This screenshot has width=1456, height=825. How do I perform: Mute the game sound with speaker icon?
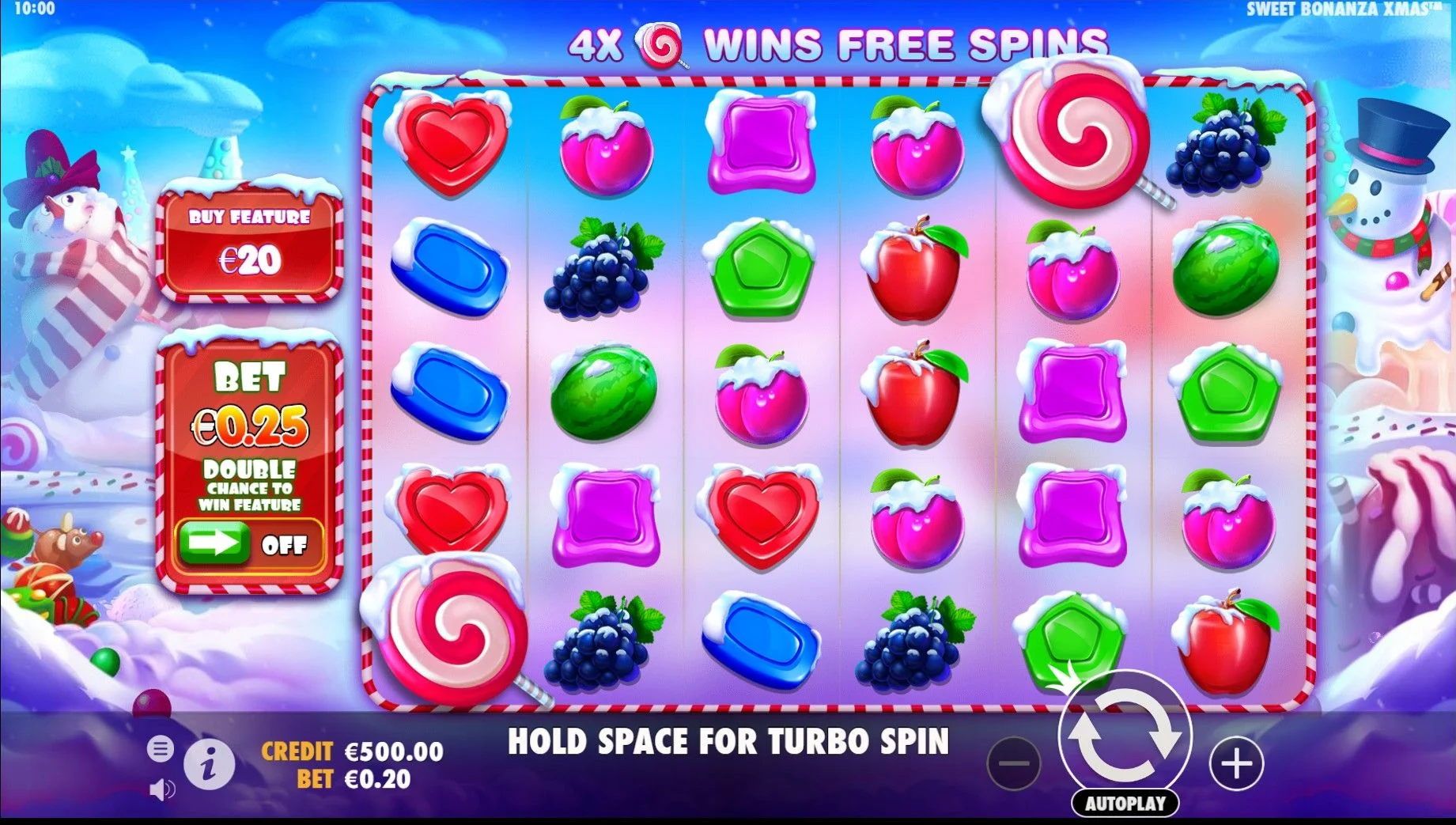(162, 791)
